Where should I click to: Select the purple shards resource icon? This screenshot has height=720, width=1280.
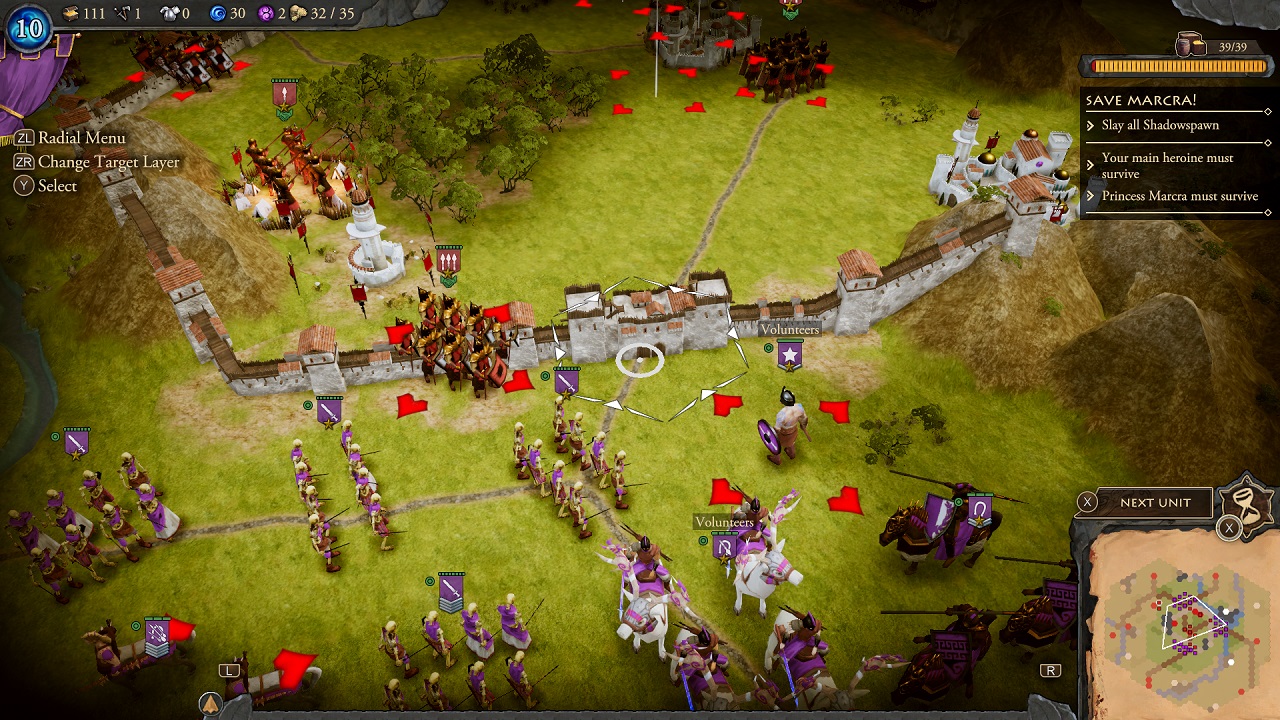click(267, 13)
